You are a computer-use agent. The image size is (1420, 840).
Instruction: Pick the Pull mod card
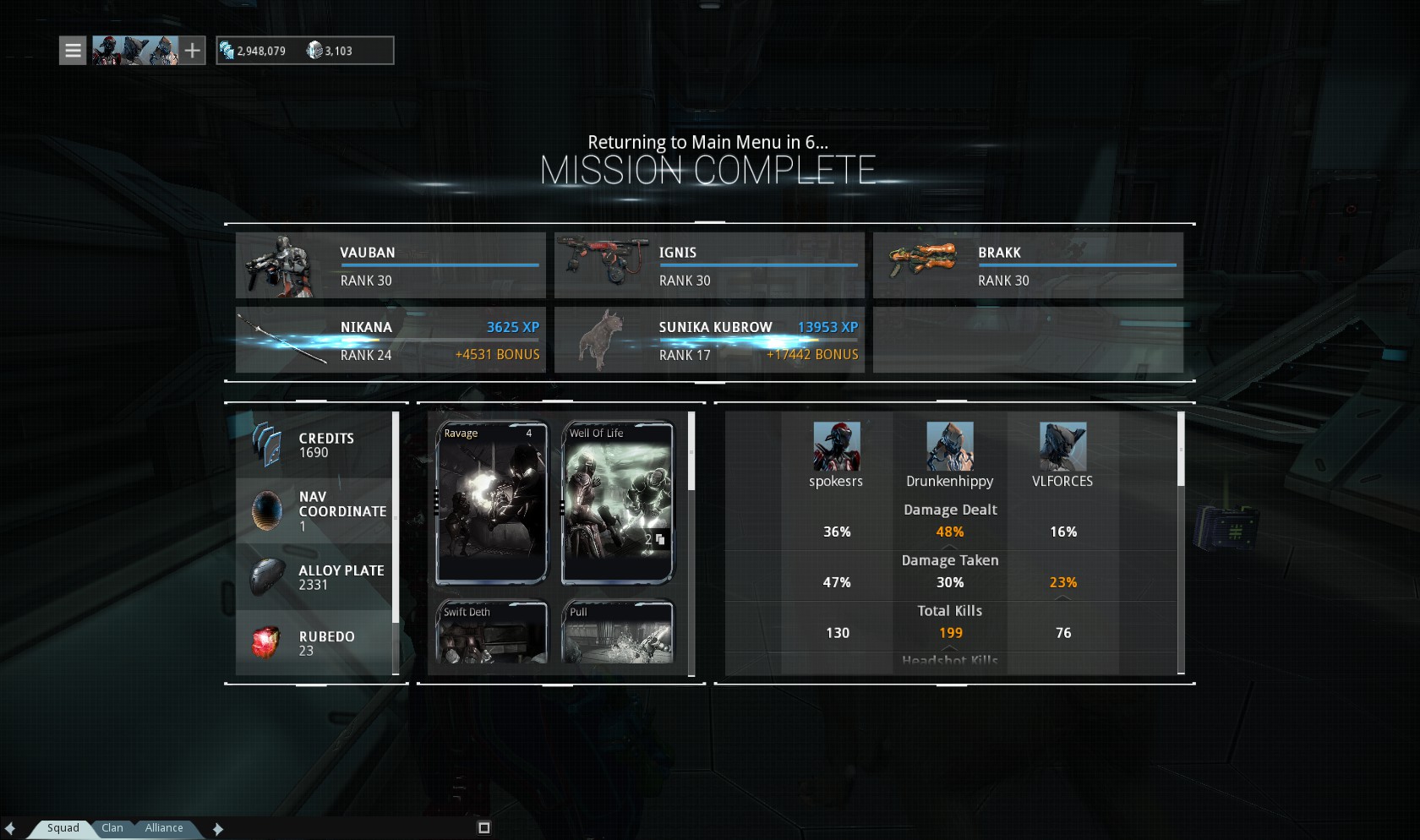[x=618, y=632]
